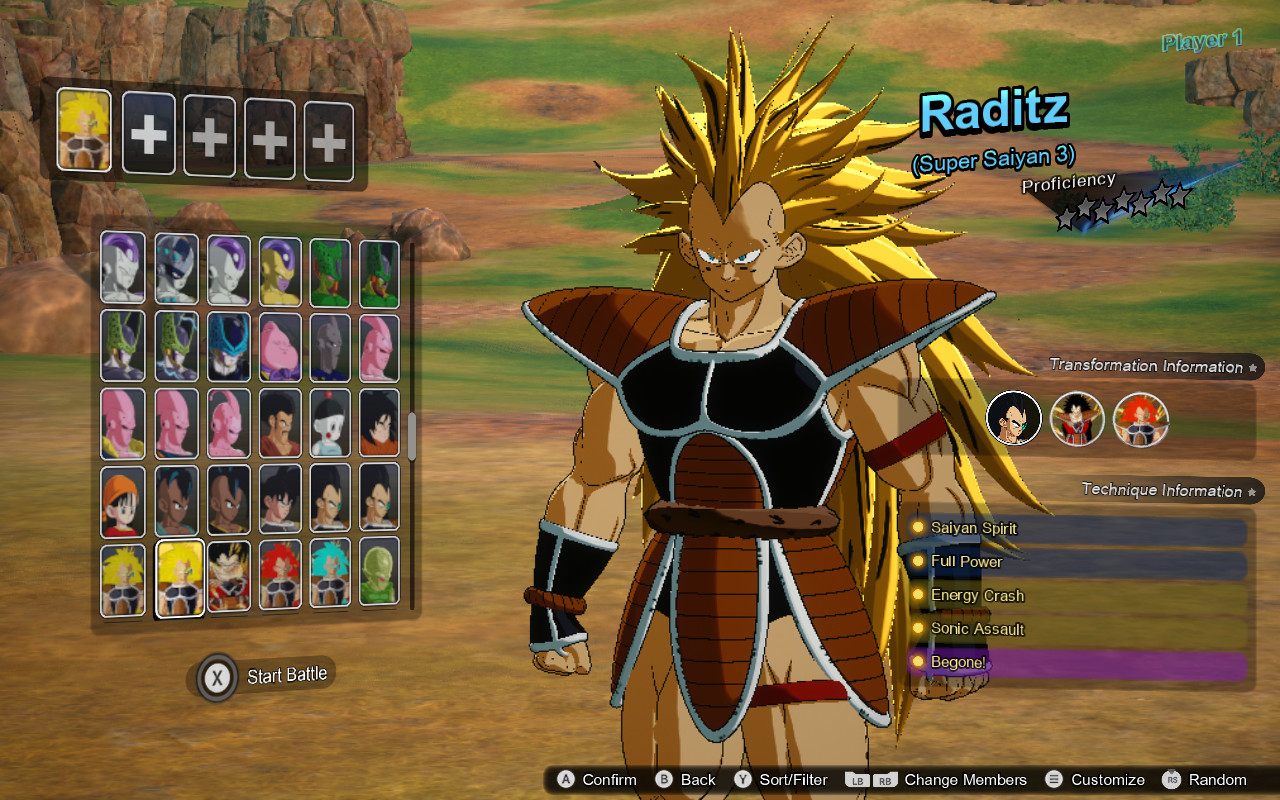
Task: Expand the Transformation Information panel
Action: (1152, 366)
